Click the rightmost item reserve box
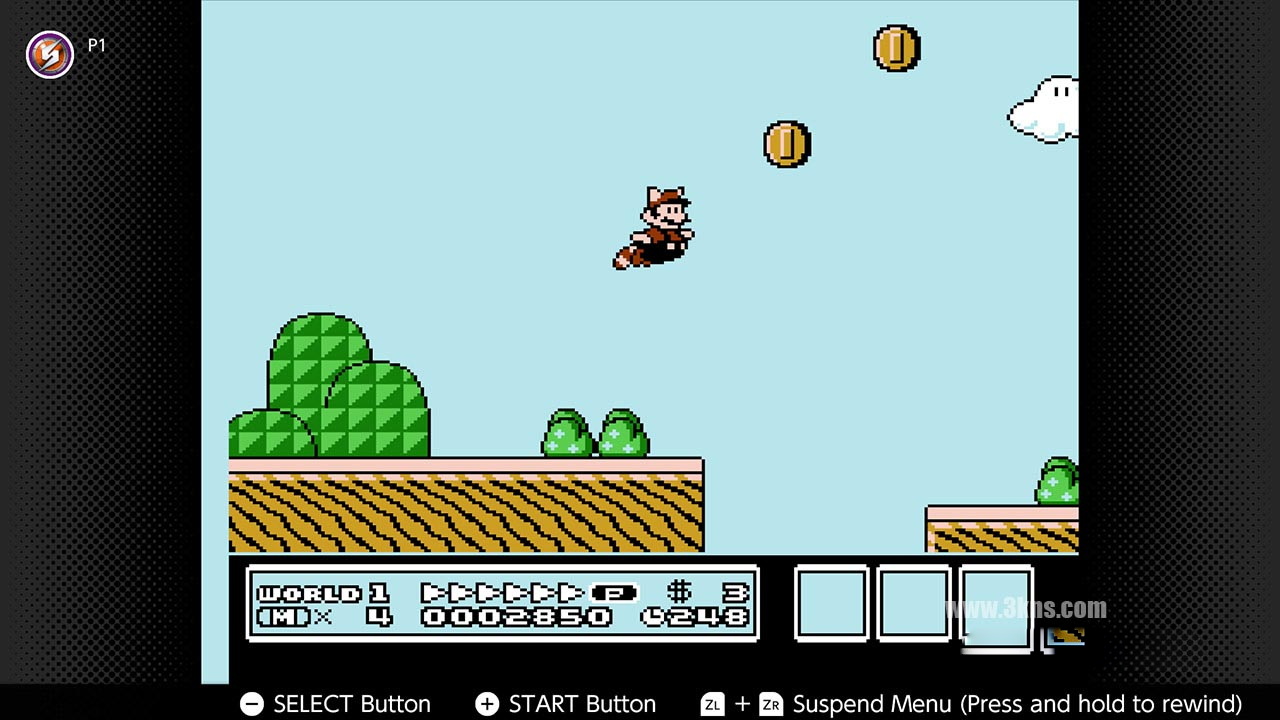Viewport: 1280px width, 720px height. [996, 608]
